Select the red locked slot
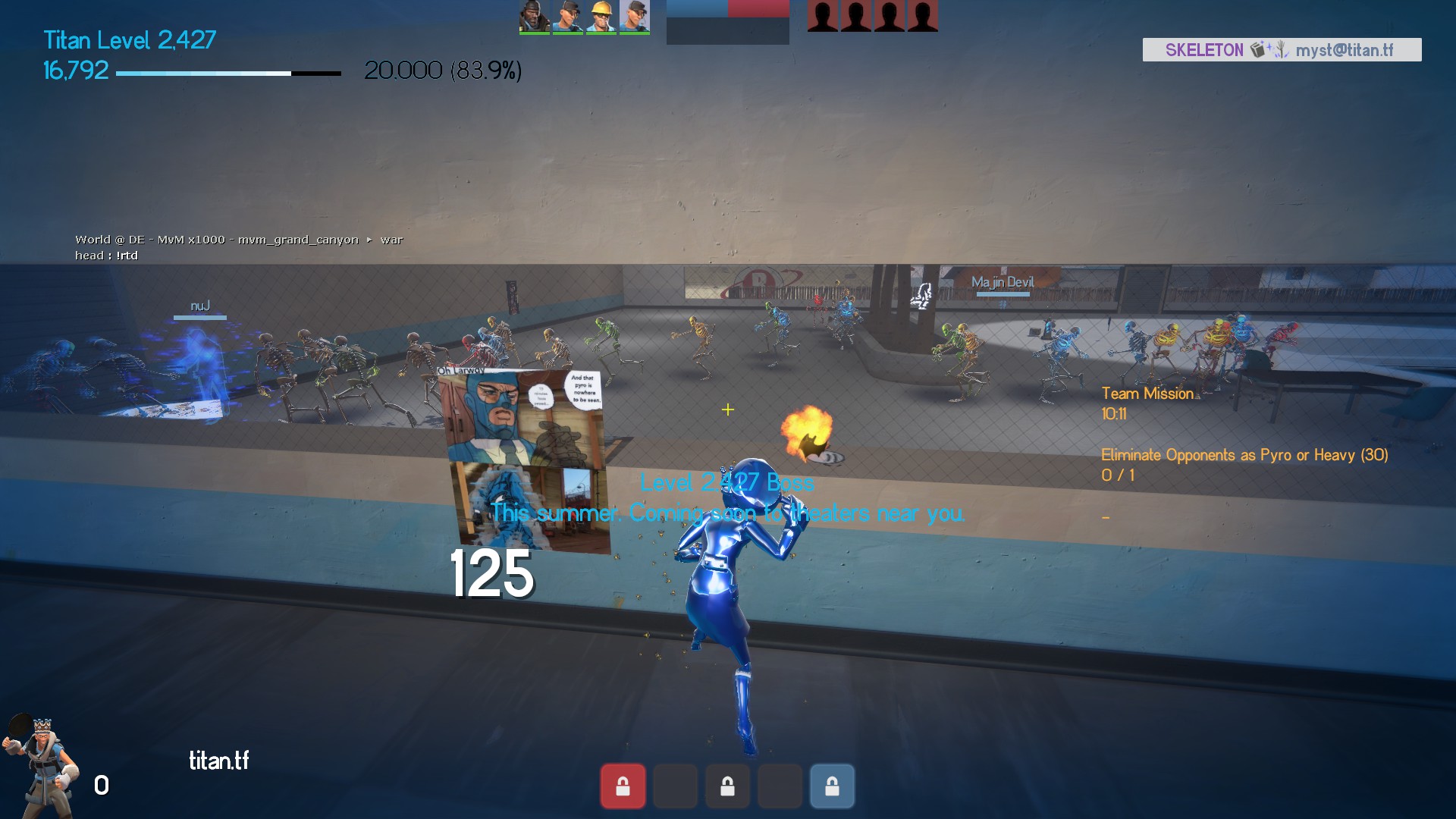 point(623,786)
